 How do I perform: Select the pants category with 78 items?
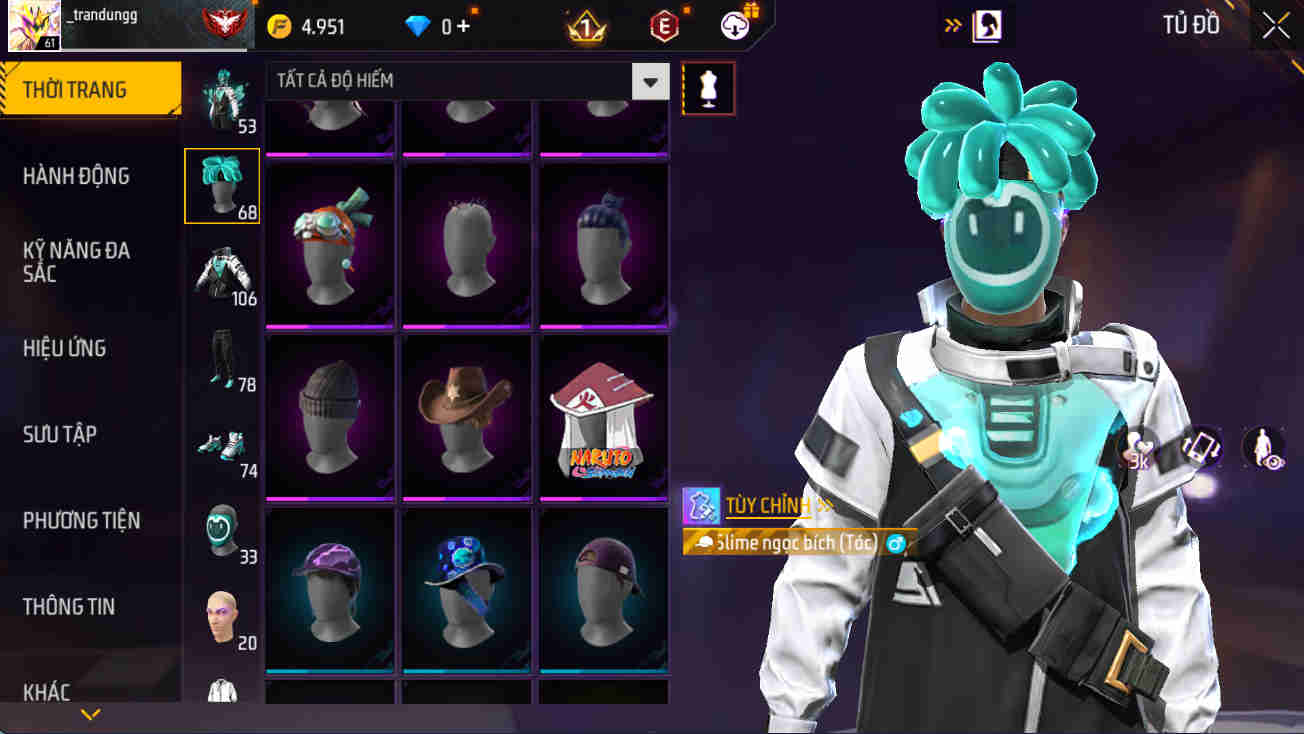[x=221, y=357]
